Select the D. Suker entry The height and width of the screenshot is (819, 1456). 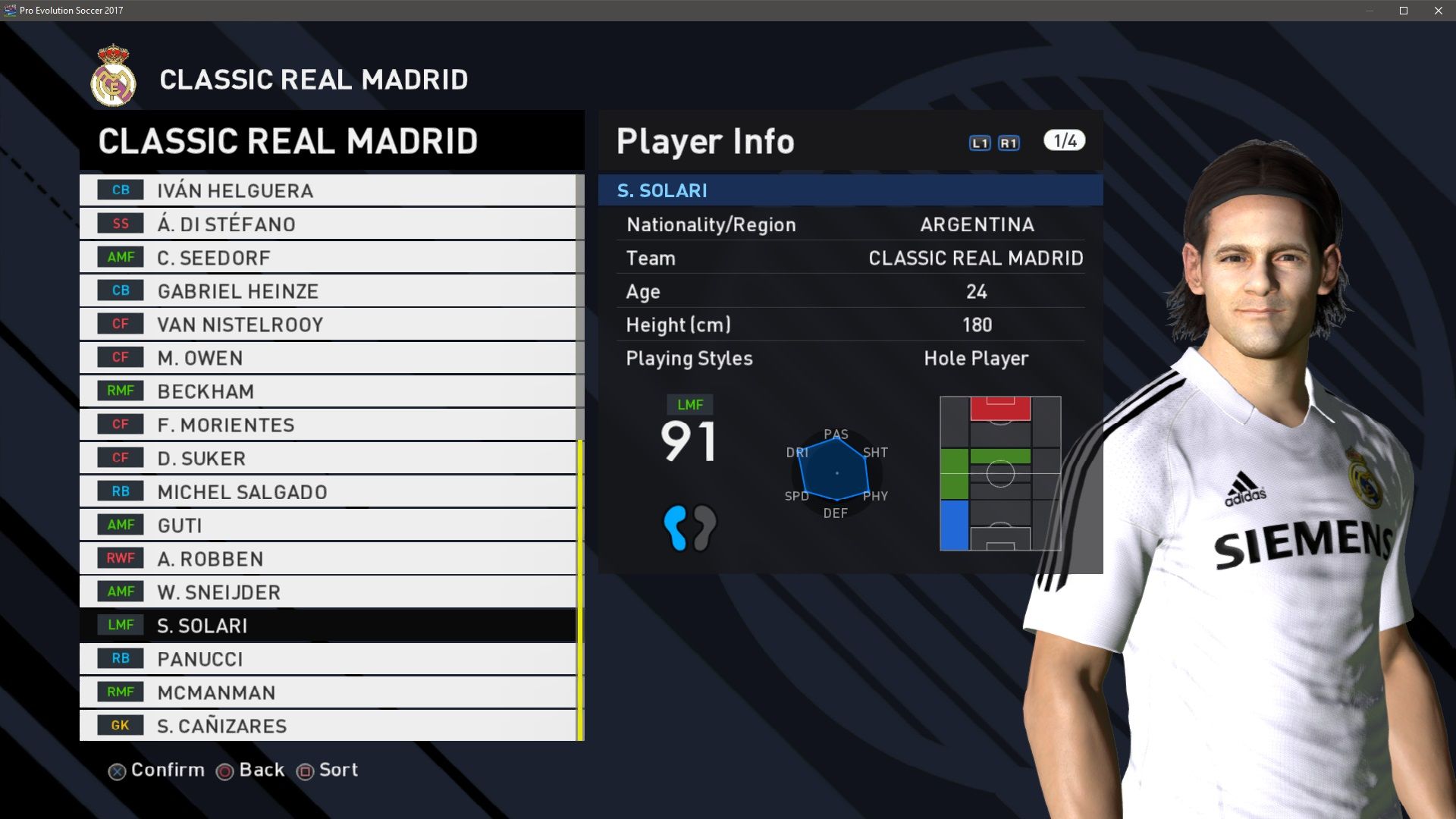click(x=328, y=458)
